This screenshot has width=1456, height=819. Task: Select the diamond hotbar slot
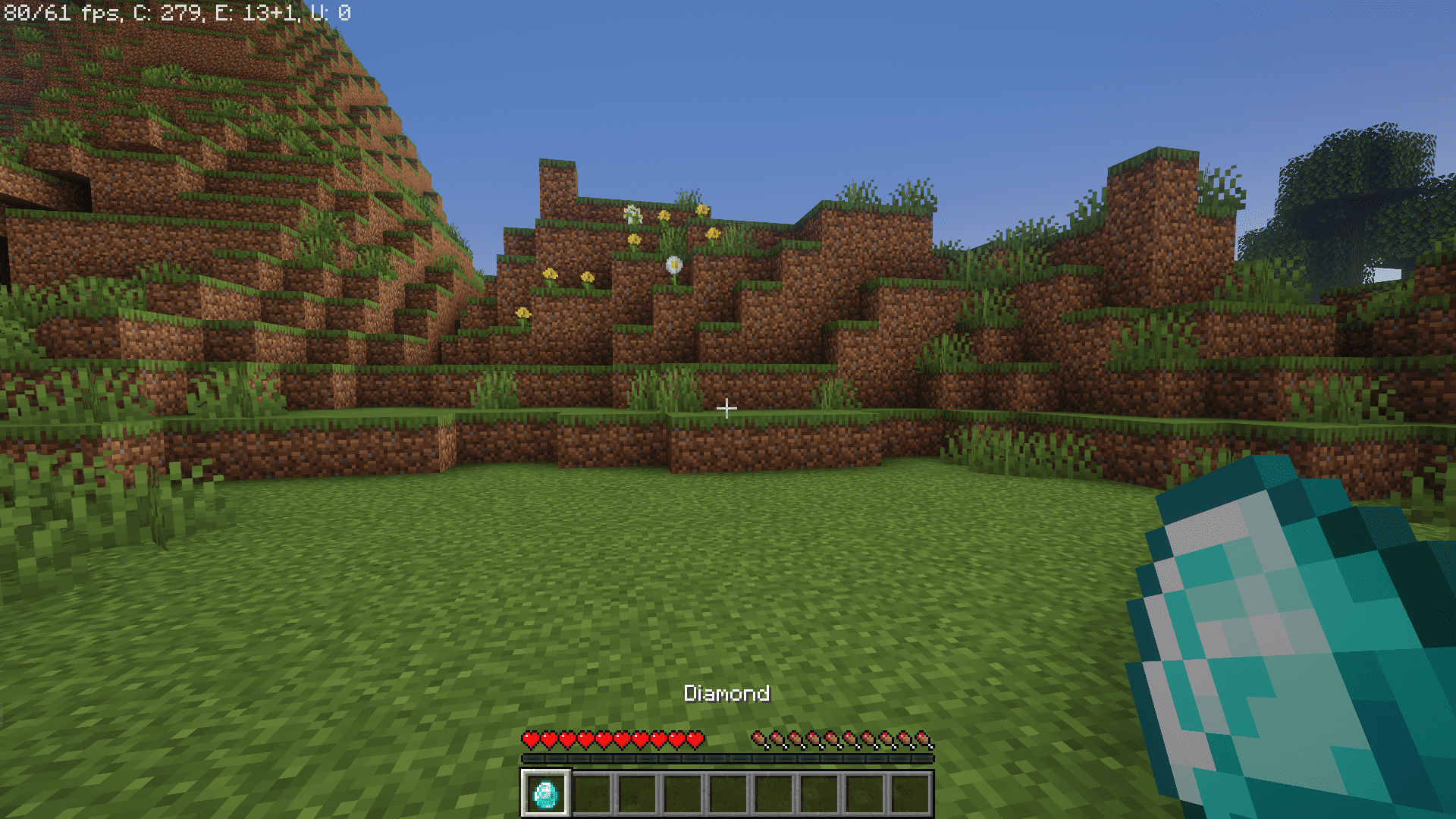pyautogui.click(x=545, y=794)
